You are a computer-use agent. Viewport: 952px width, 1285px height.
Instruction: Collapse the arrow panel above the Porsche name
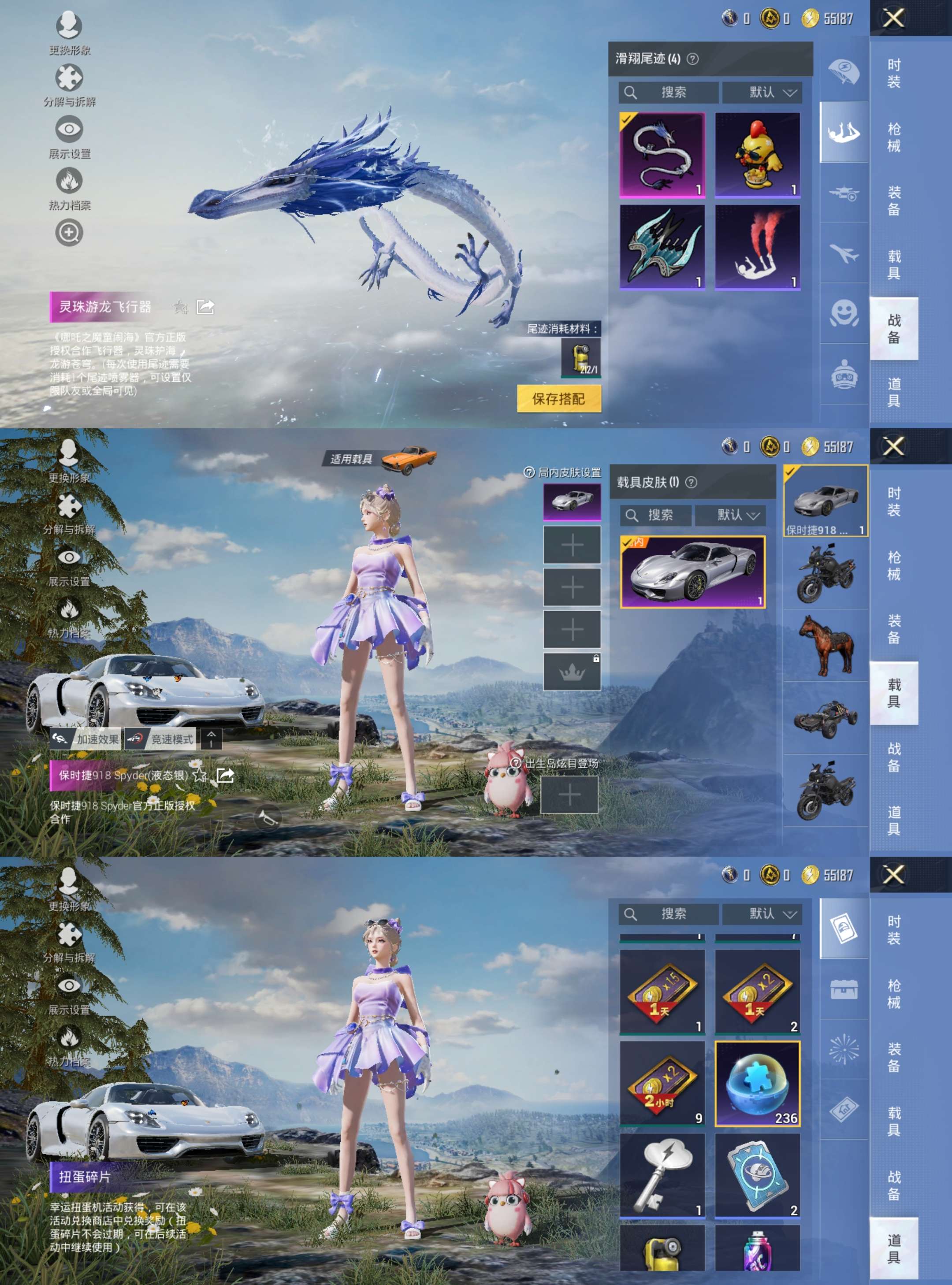(x=212, y=740)
